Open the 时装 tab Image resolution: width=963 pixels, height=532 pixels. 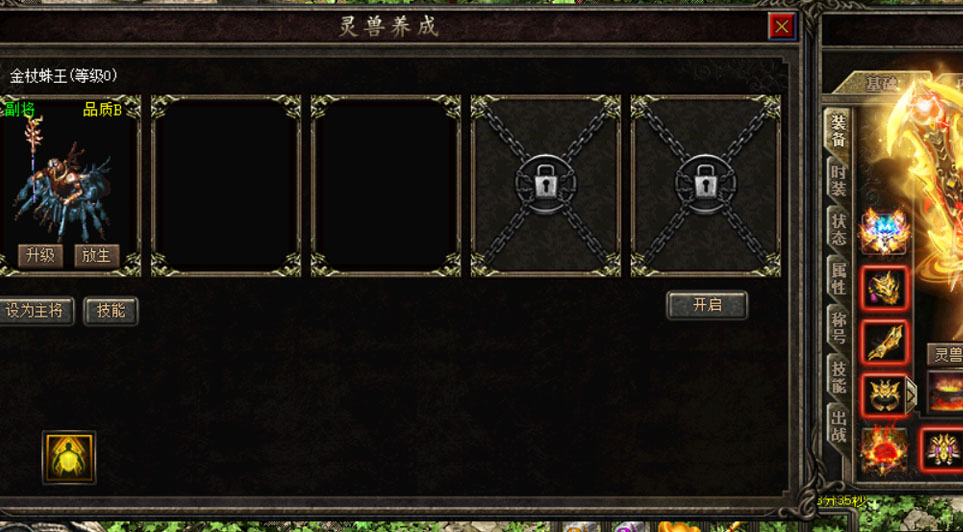coord(838,182)
